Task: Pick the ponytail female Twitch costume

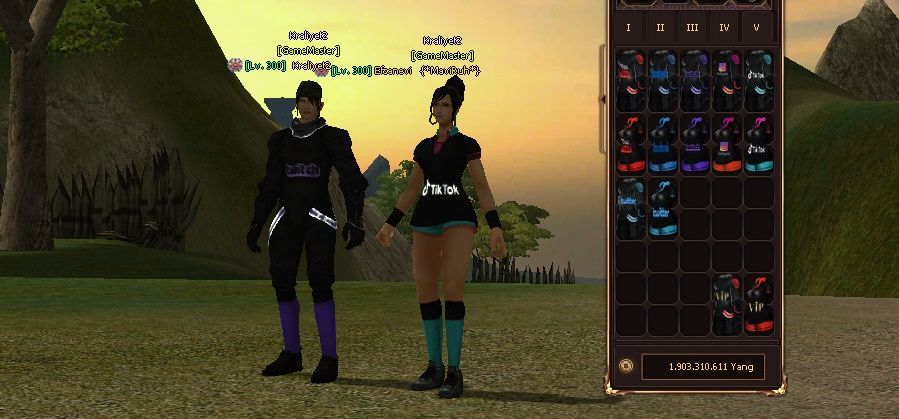Action: point(693,145)
